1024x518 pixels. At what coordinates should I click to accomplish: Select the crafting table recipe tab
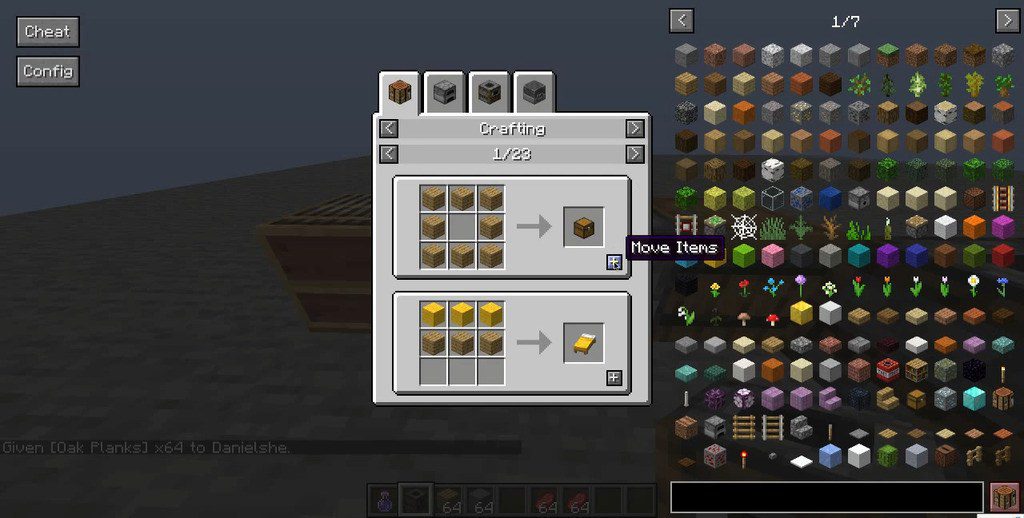[400, 94]
